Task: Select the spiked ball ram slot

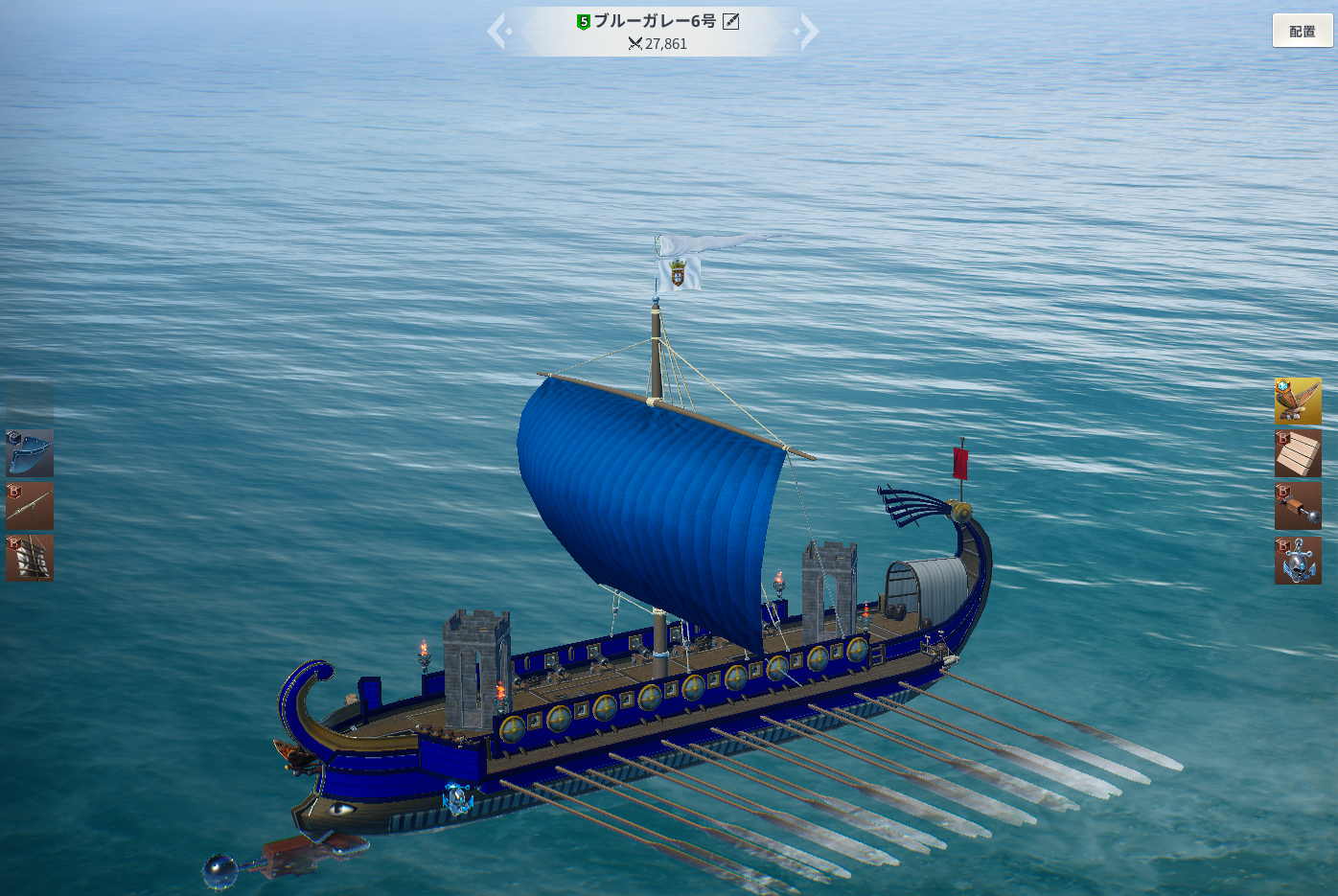Action: (x=1298, y=506)
